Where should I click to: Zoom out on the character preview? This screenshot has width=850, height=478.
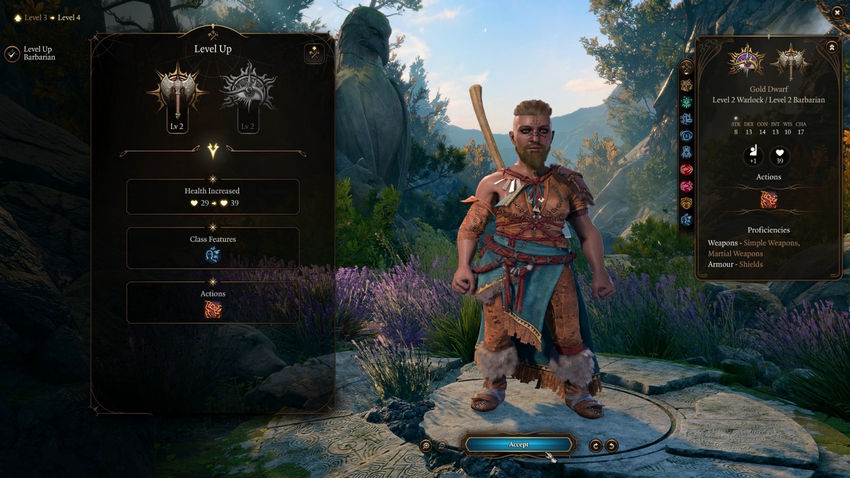(442, 445)
